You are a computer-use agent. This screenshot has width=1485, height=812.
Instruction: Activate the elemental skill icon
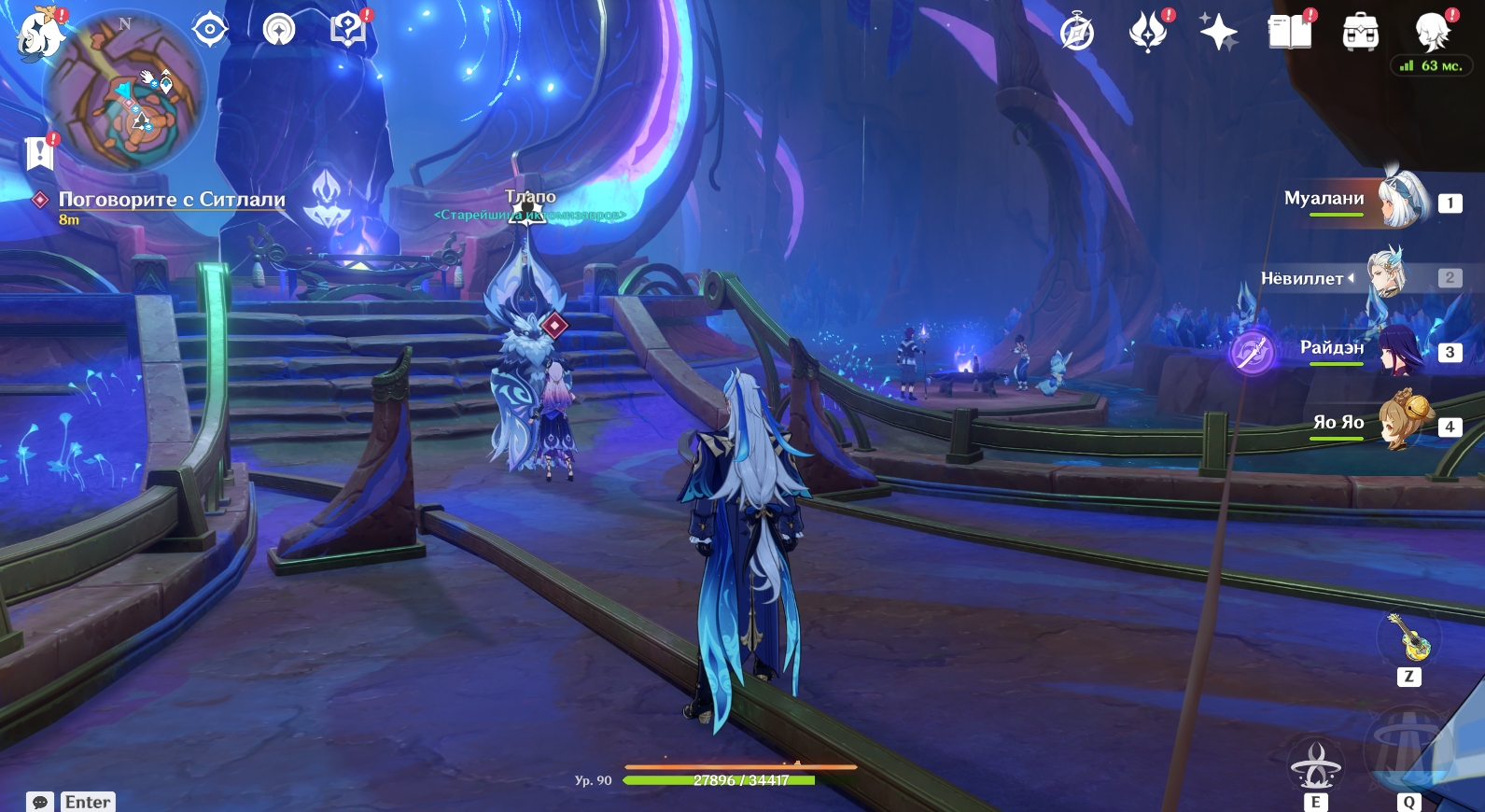click(1315, 765)
